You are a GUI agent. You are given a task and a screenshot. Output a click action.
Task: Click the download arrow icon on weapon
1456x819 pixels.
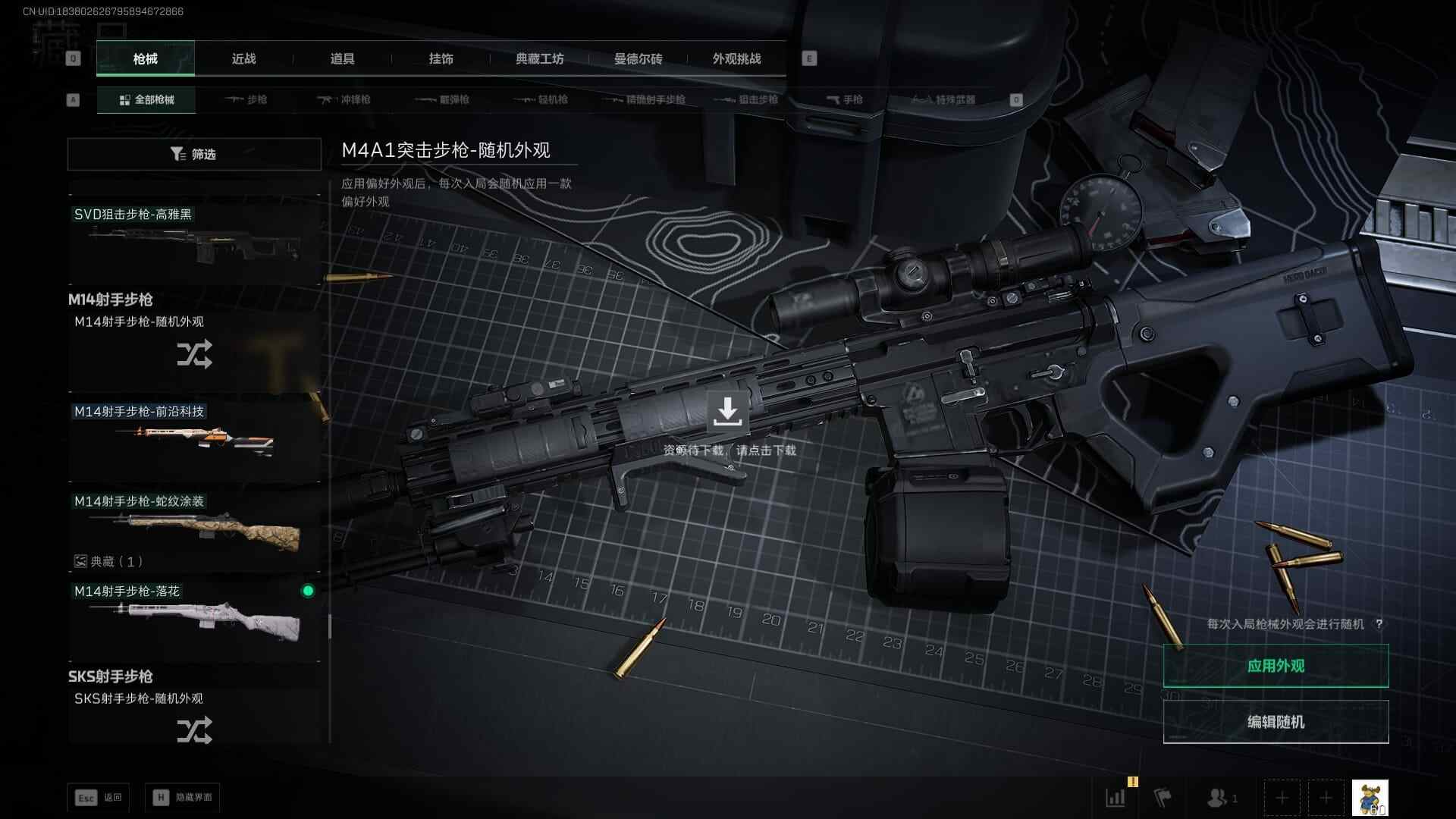[x=727, y=411]
